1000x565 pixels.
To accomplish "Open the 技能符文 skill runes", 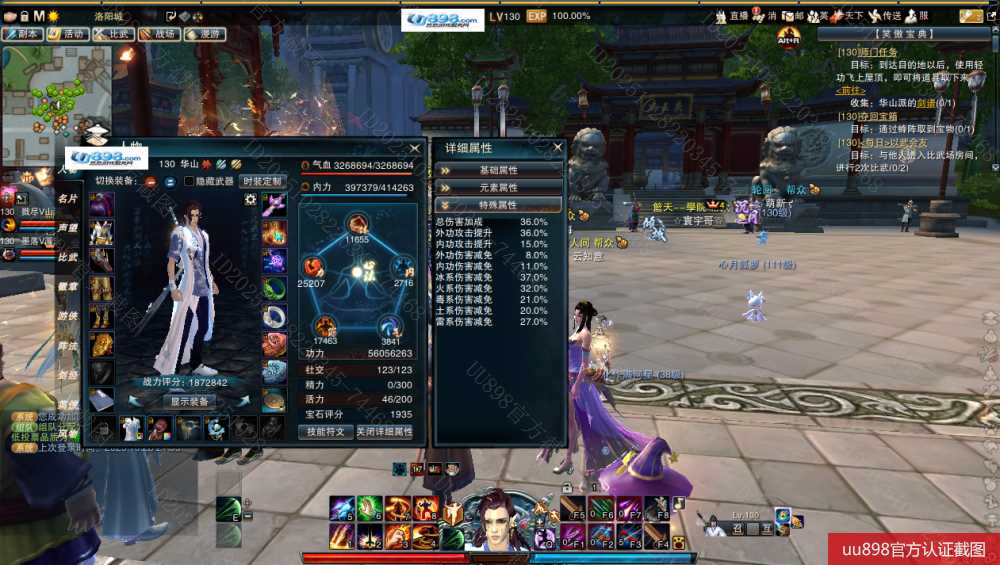I will pyautogui.click(x=325, y=432).
